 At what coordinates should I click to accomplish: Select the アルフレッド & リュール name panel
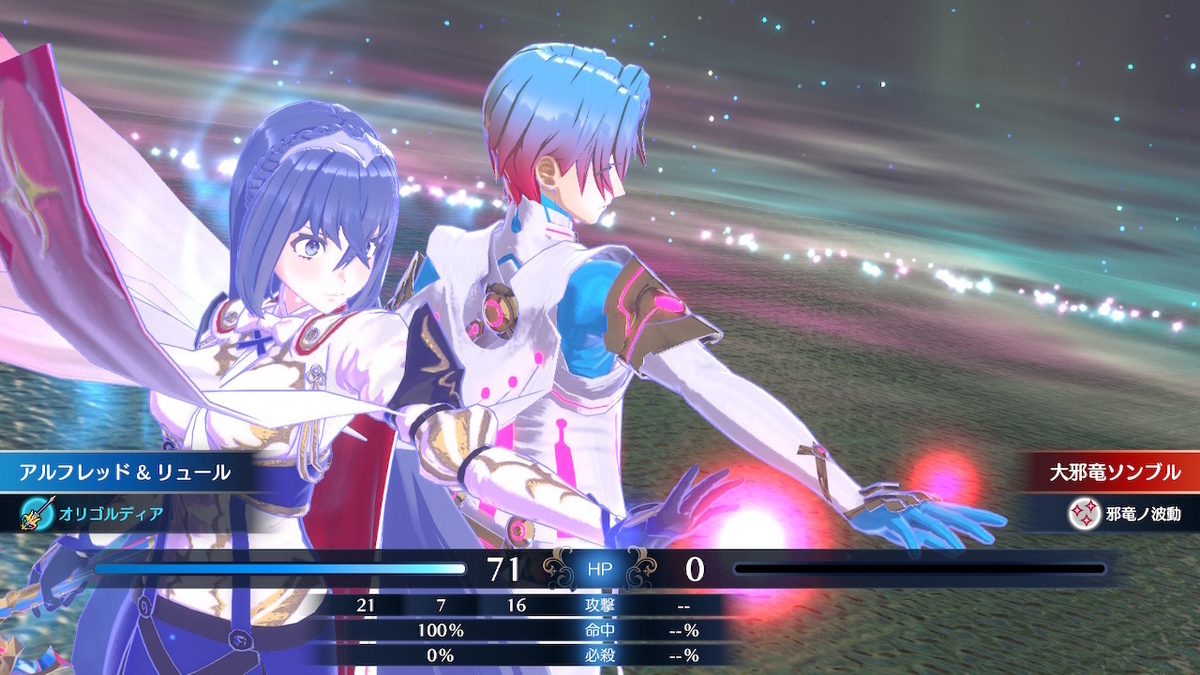125,472
